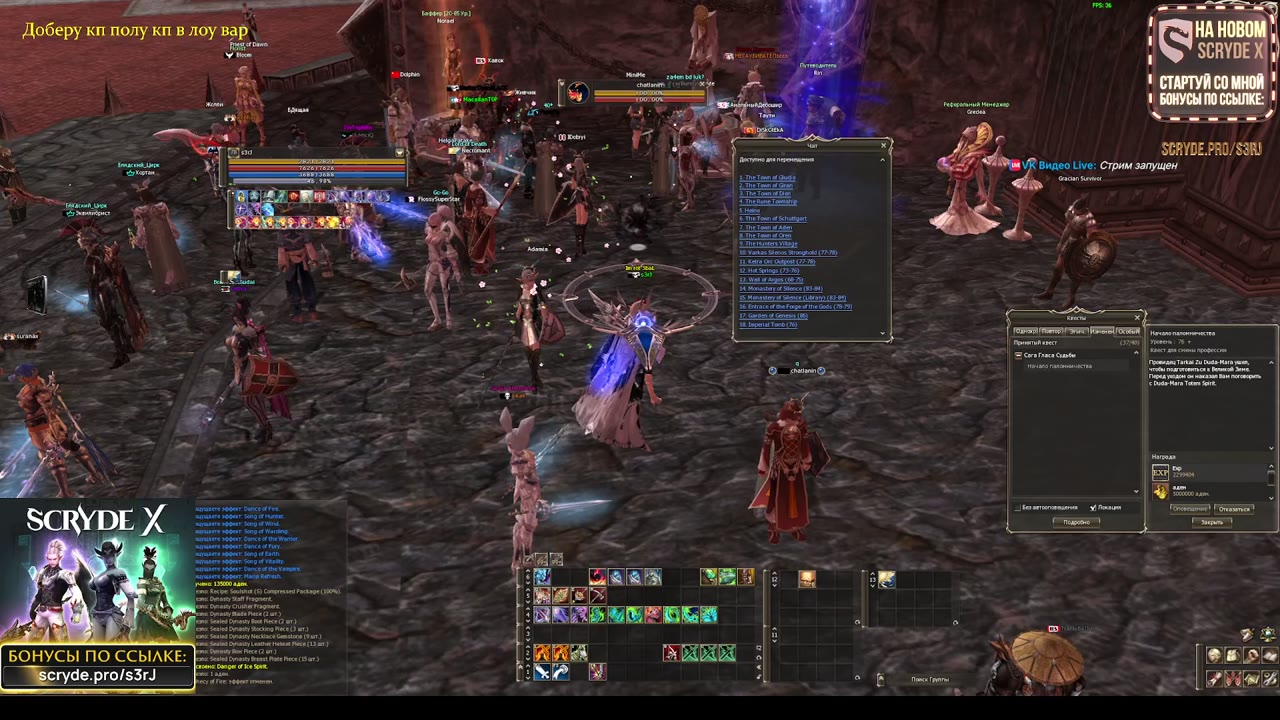Abandon the quest with Отказаться
Screen dimensions: 1280x720
click(x=1234, y=509)
